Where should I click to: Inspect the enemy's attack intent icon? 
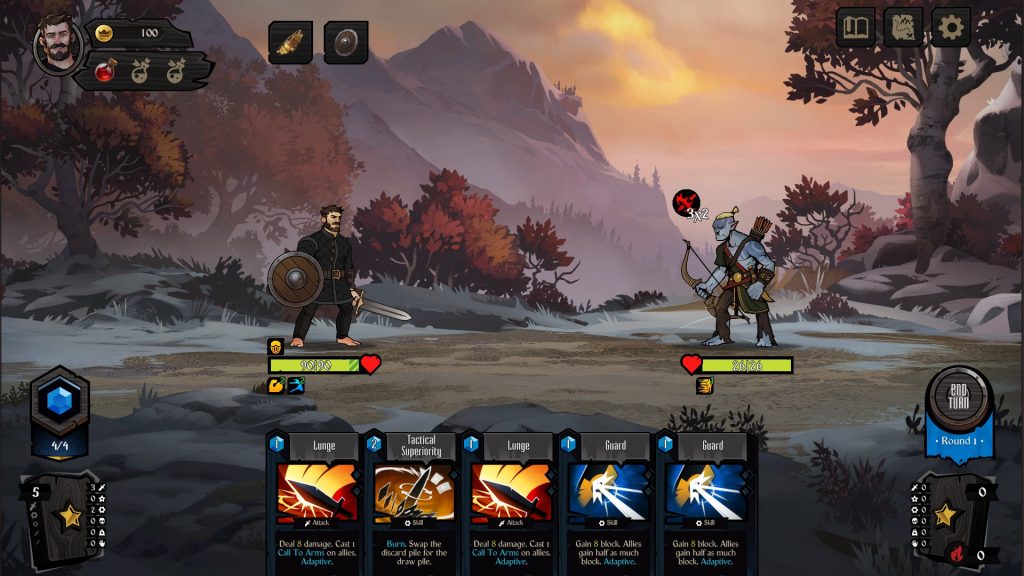point(686,204)
